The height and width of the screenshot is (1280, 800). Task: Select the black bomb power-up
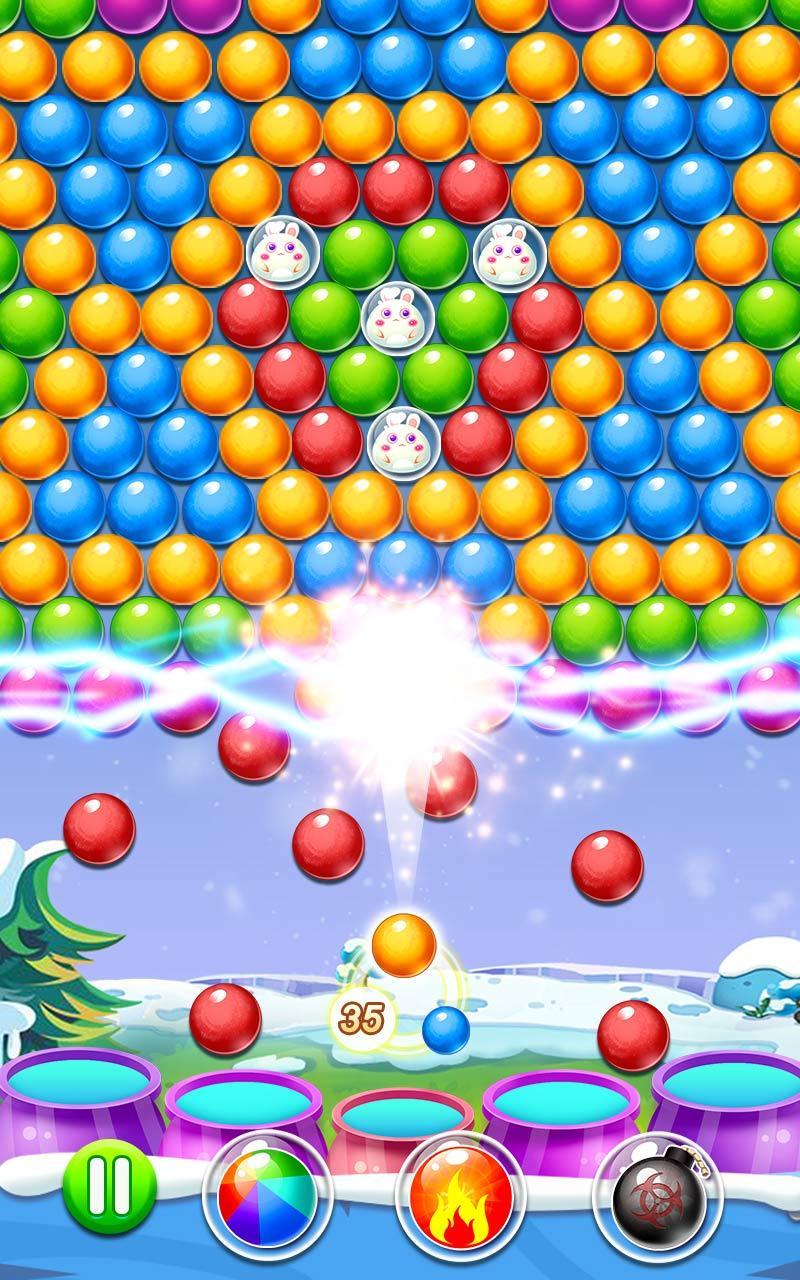point(657,1197)
